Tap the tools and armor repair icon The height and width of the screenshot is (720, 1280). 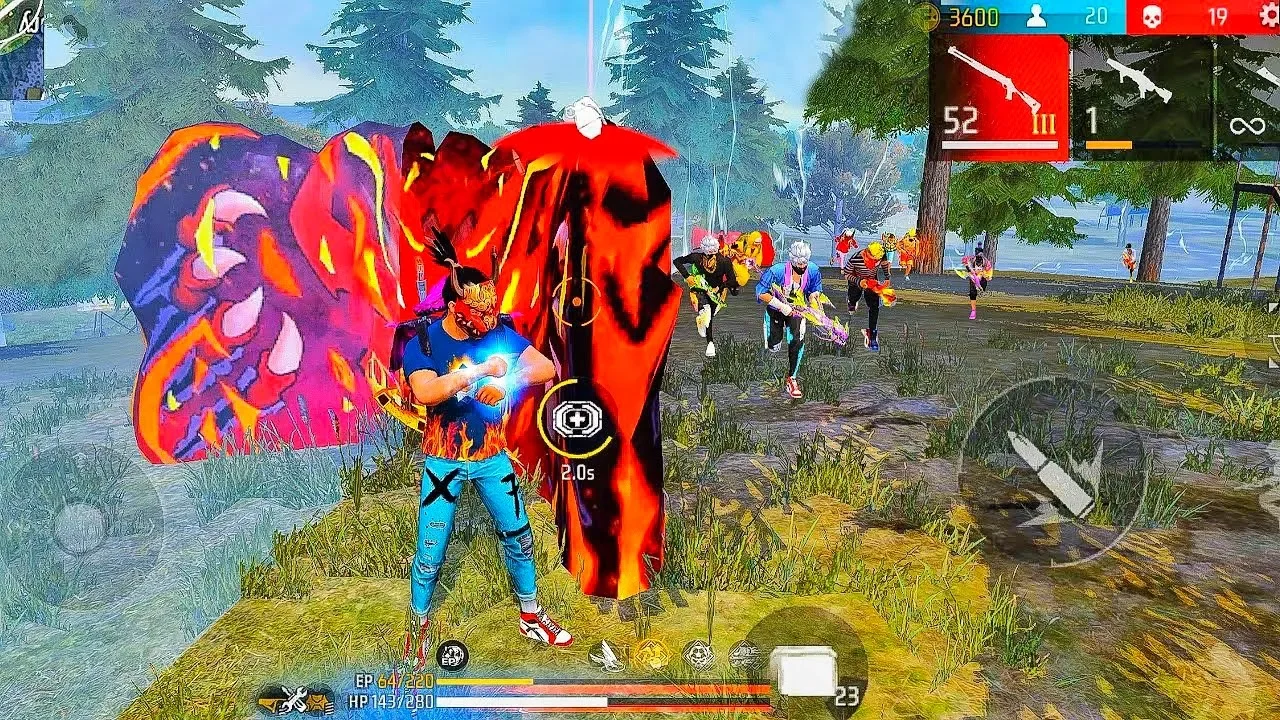tap(296, 699)
